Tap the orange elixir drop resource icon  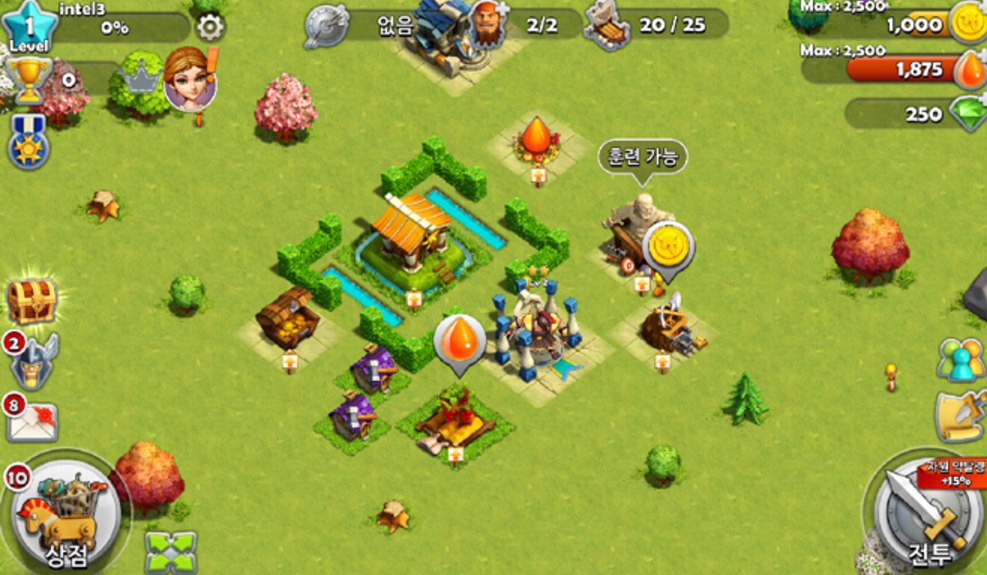(x=968, y=69)
